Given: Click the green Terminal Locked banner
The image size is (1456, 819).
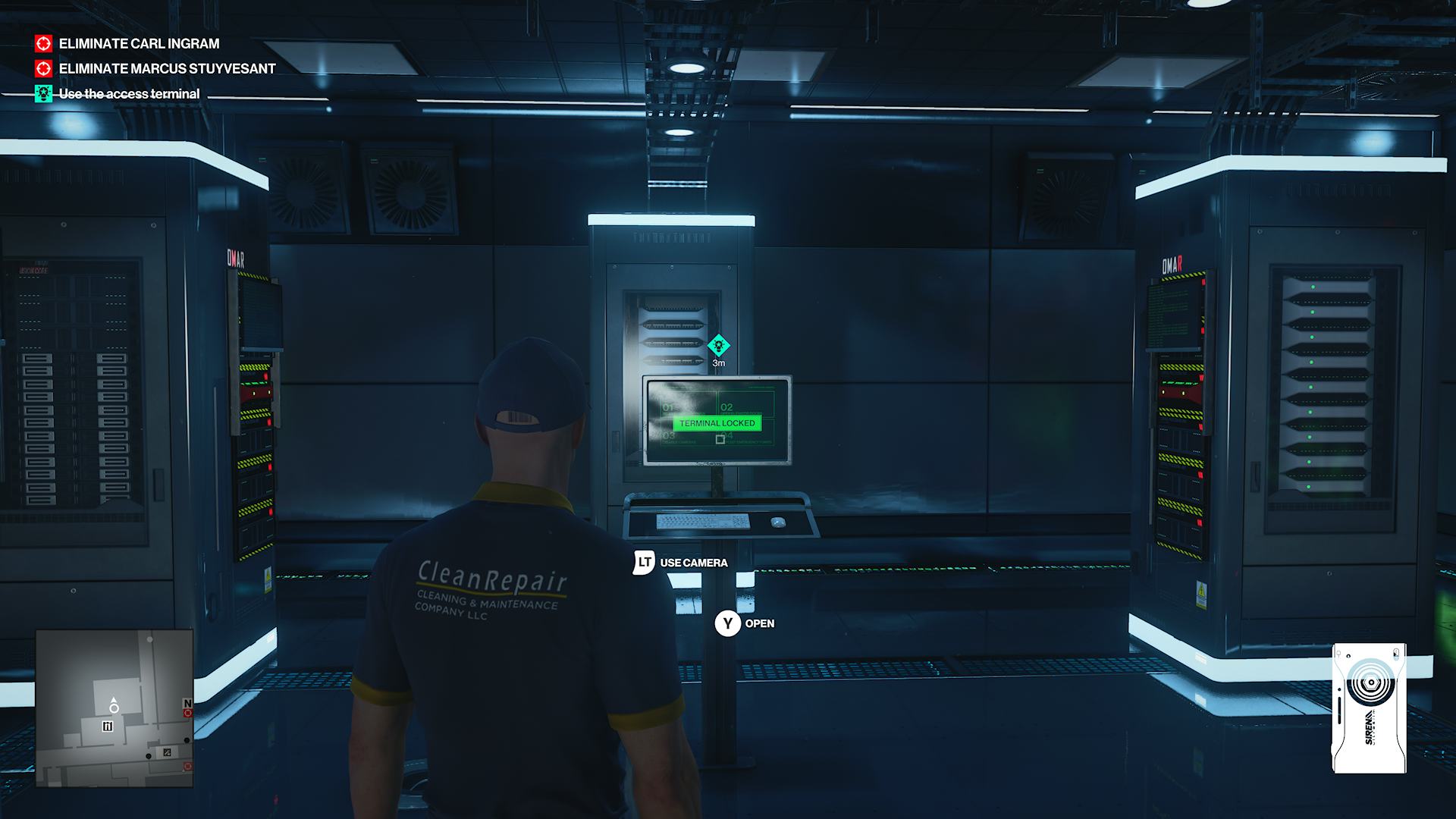Looking at the screenshot, I should click(x=716, y=423).
